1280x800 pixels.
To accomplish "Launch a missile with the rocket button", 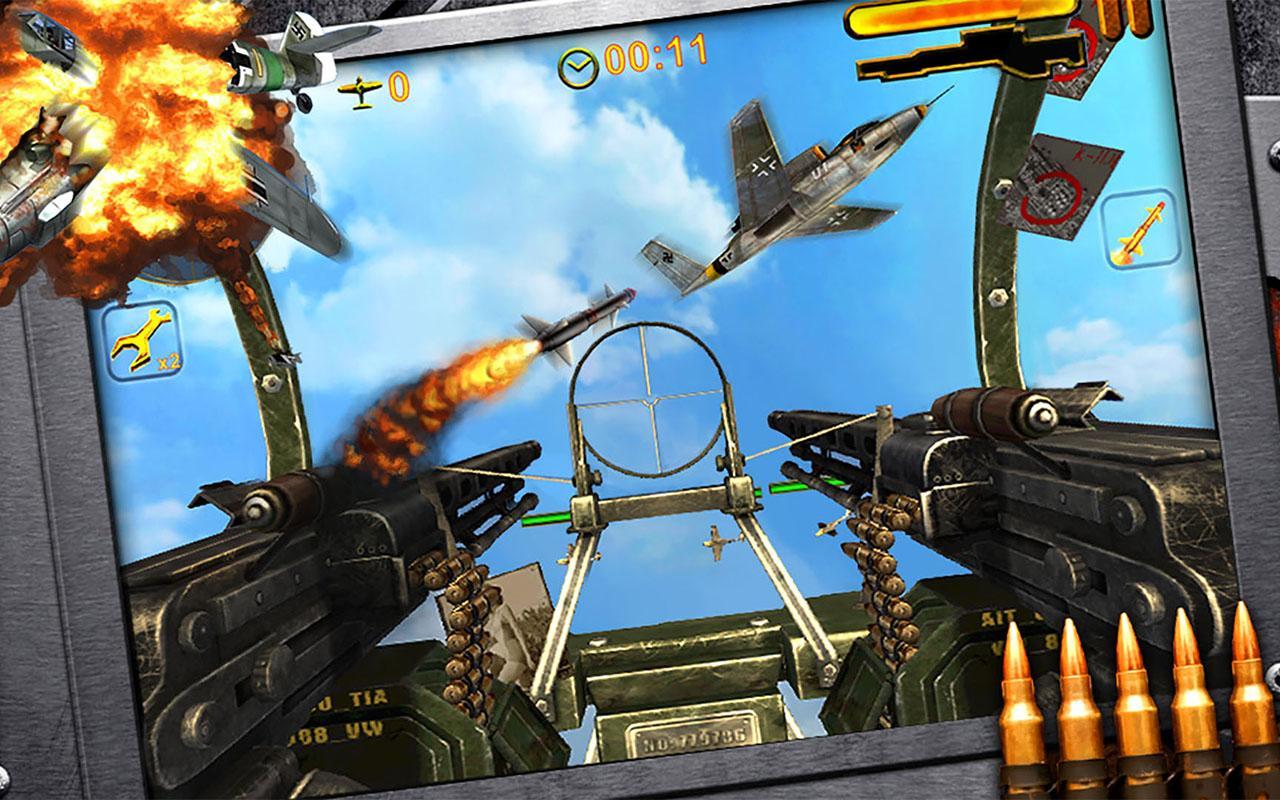I will tap(1139, 231).
